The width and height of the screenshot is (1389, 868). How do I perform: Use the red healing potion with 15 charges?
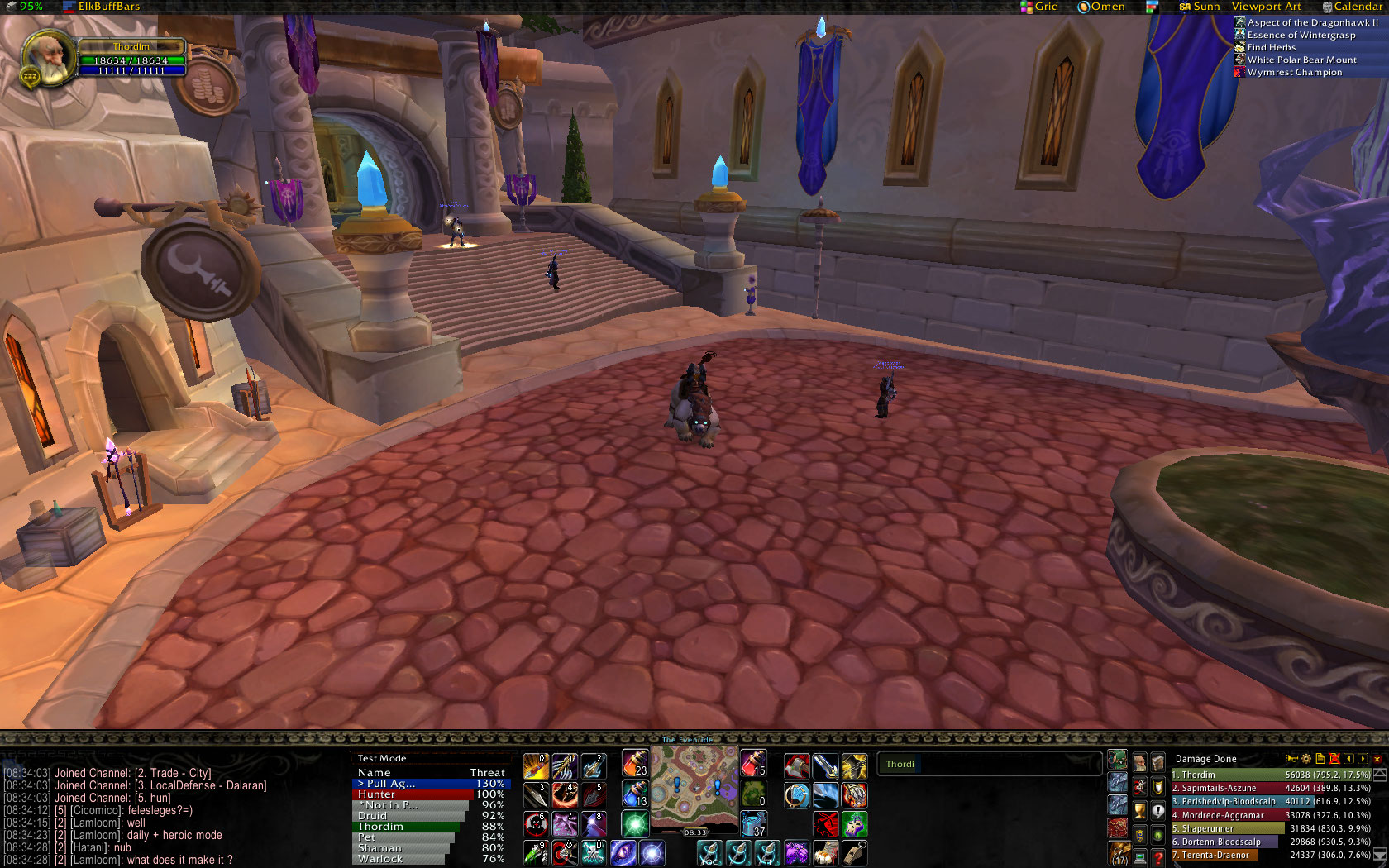(753, 765)
